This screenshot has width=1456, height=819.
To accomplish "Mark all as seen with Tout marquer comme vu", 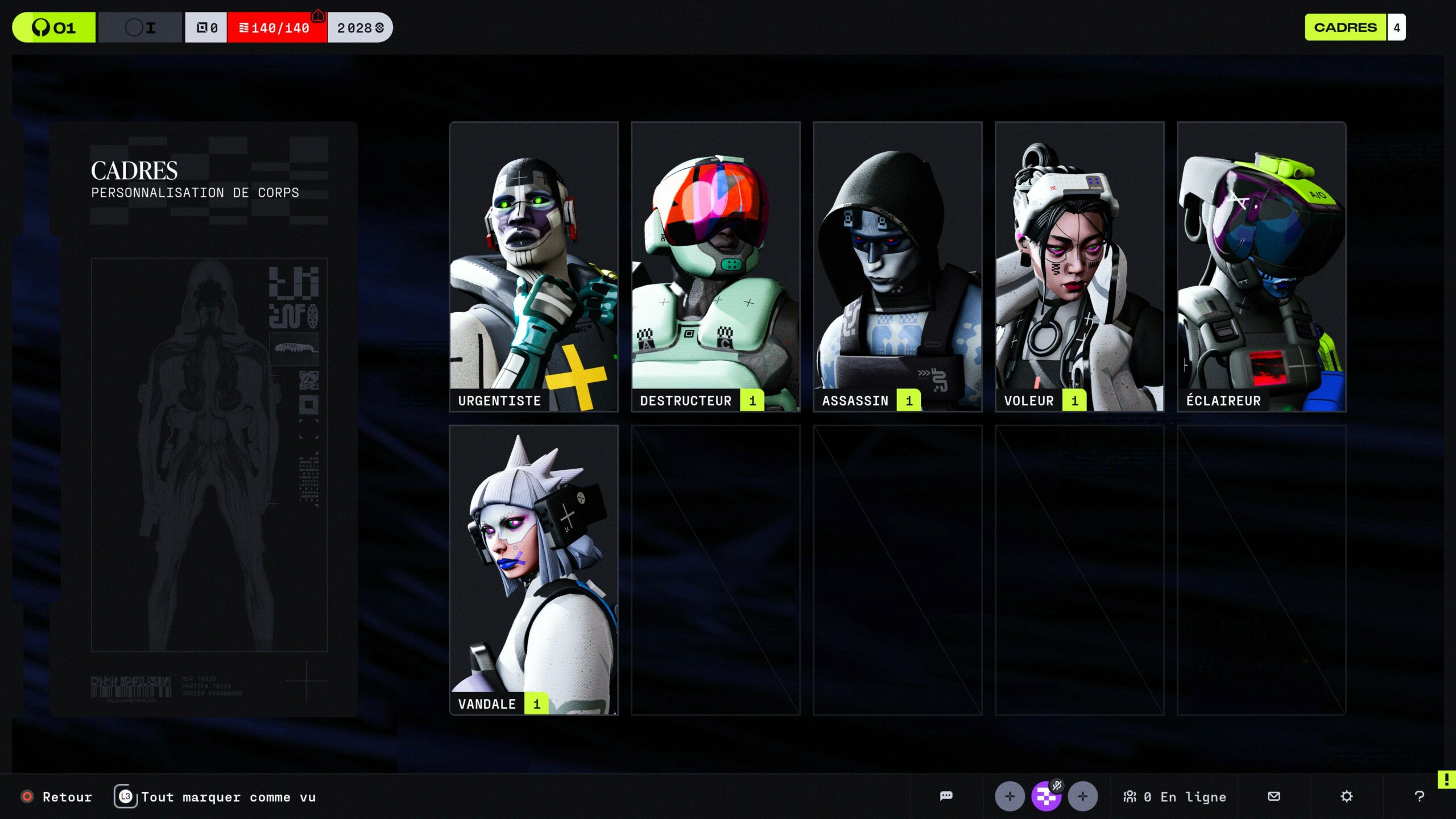I will 216,797.
